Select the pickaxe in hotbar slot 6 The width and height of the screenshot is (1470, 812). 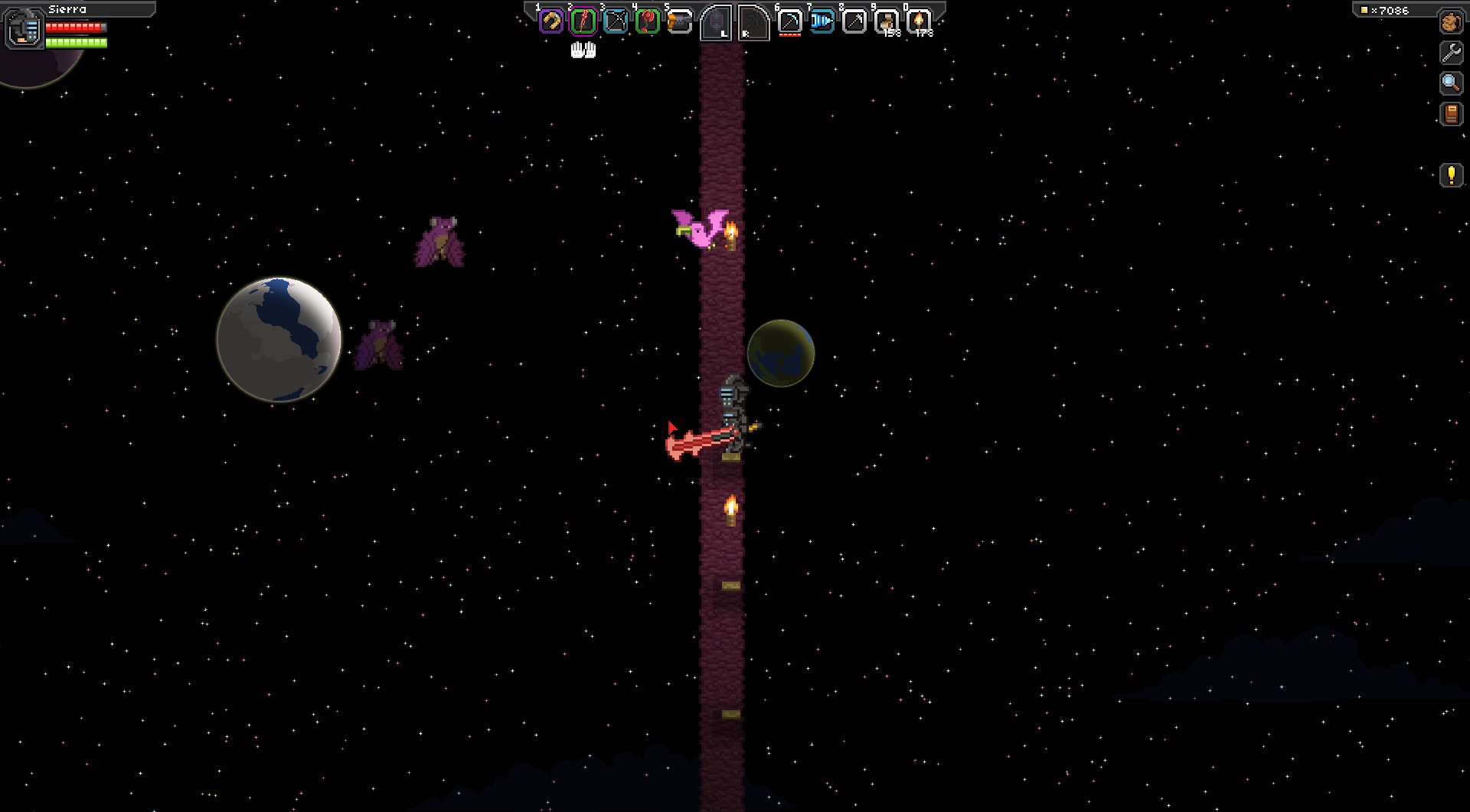[789, 21]
